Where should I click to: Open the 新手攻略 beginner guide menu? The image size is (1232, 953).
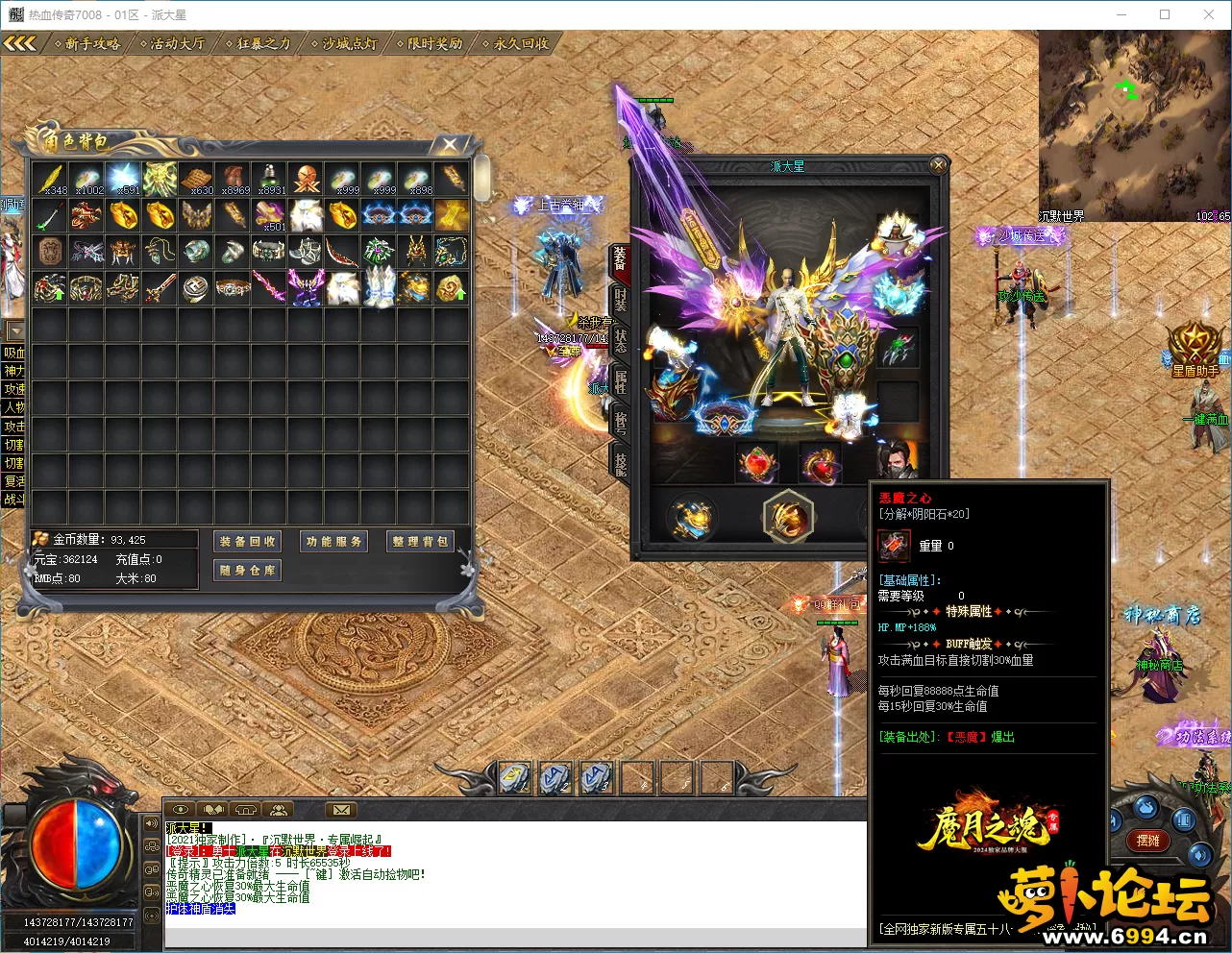[88, 43]
